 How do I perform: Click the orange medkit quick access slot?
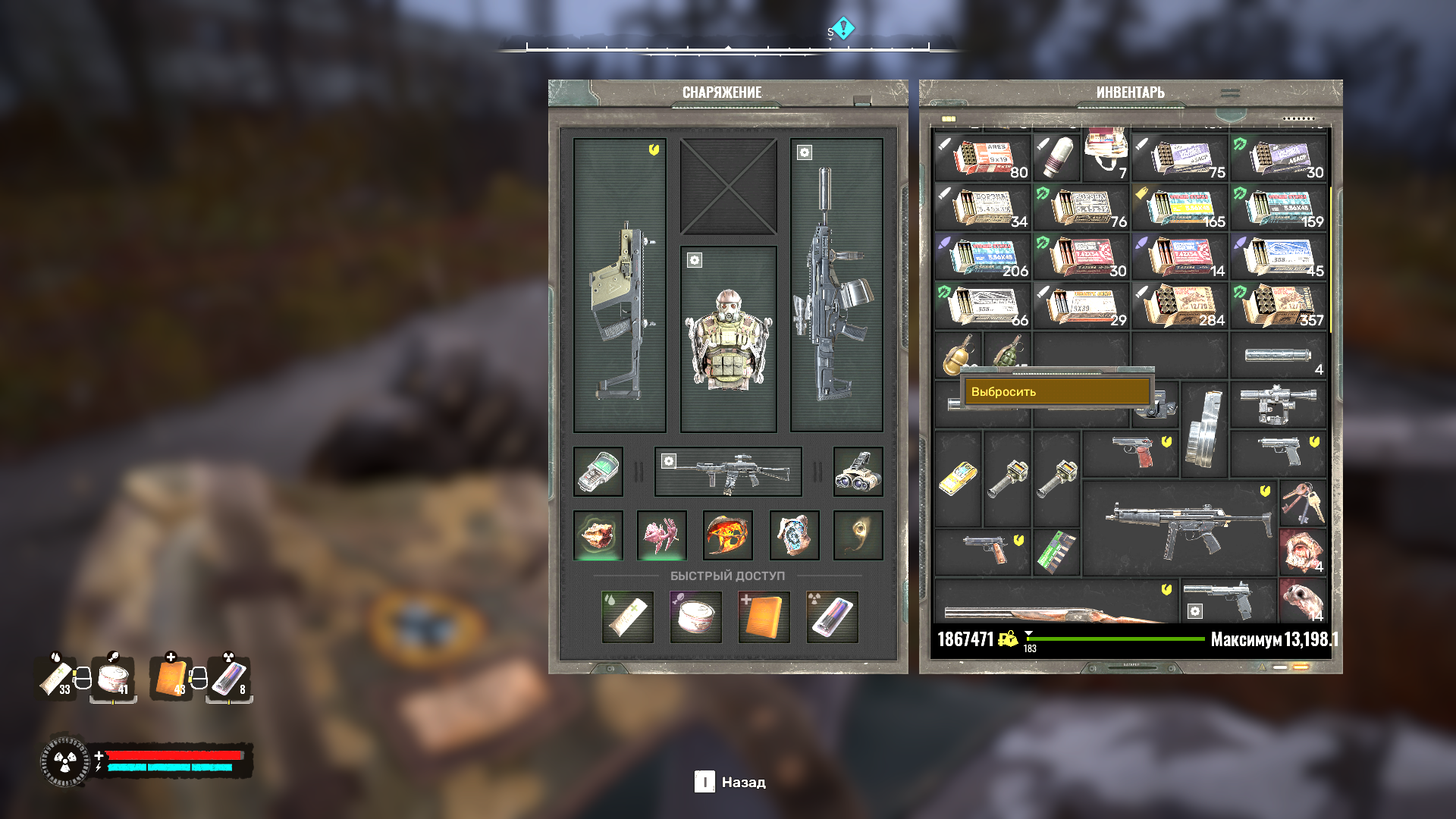pos(764,617)
